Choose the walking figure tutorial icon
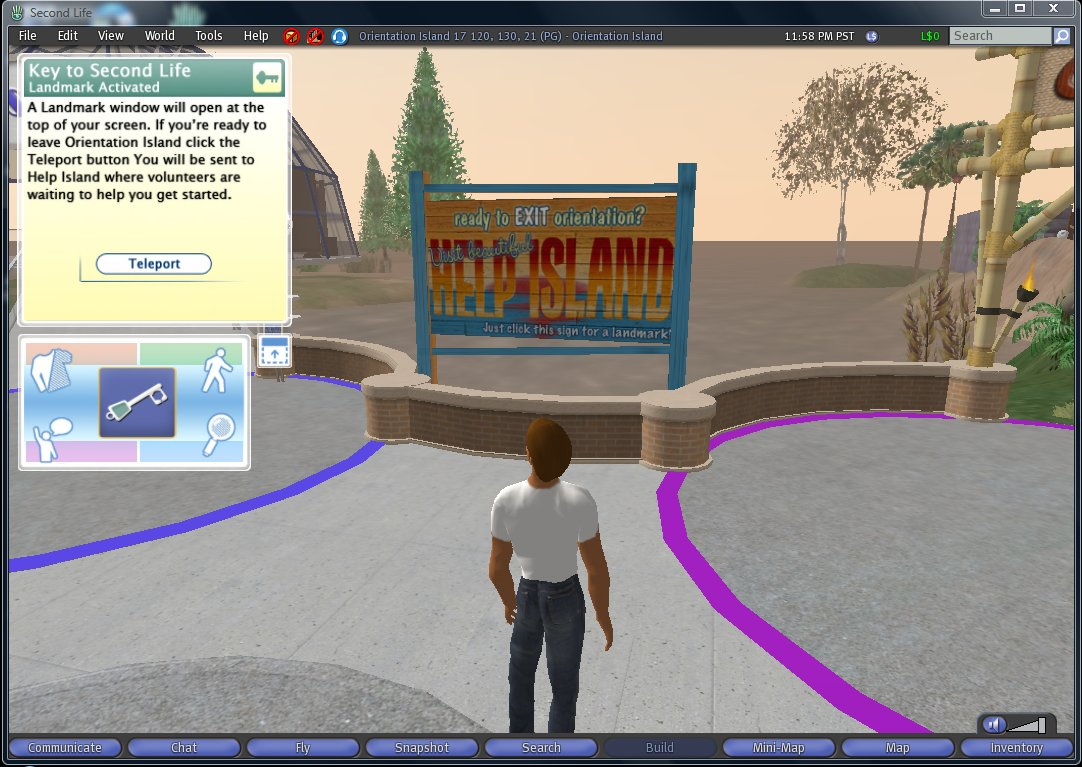This screenshot has height=767, width=1082. [x=217, y=371]
